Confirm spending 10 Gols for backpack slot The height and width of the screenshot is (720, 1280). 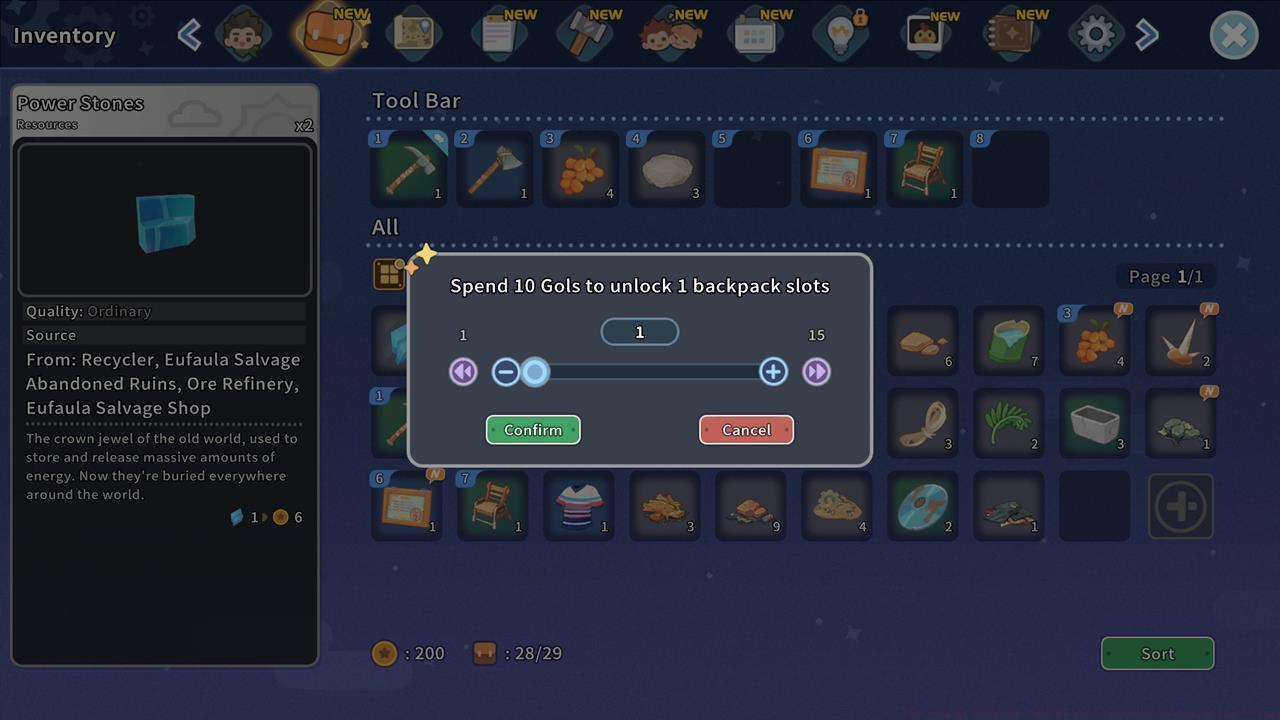point(533,429)
